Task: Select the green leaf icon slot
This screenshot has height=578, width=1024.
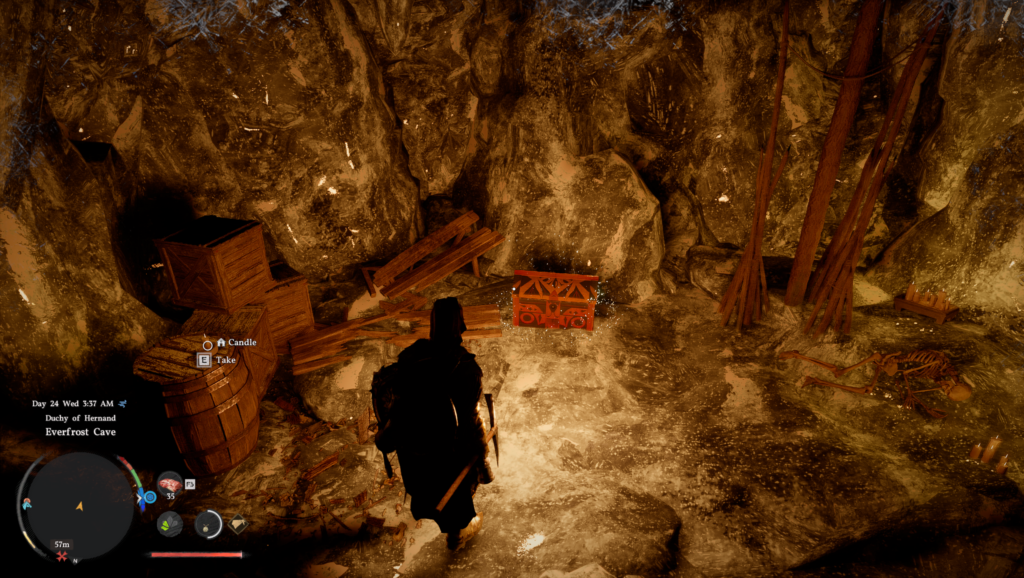Action: click(x=169, y=523)
